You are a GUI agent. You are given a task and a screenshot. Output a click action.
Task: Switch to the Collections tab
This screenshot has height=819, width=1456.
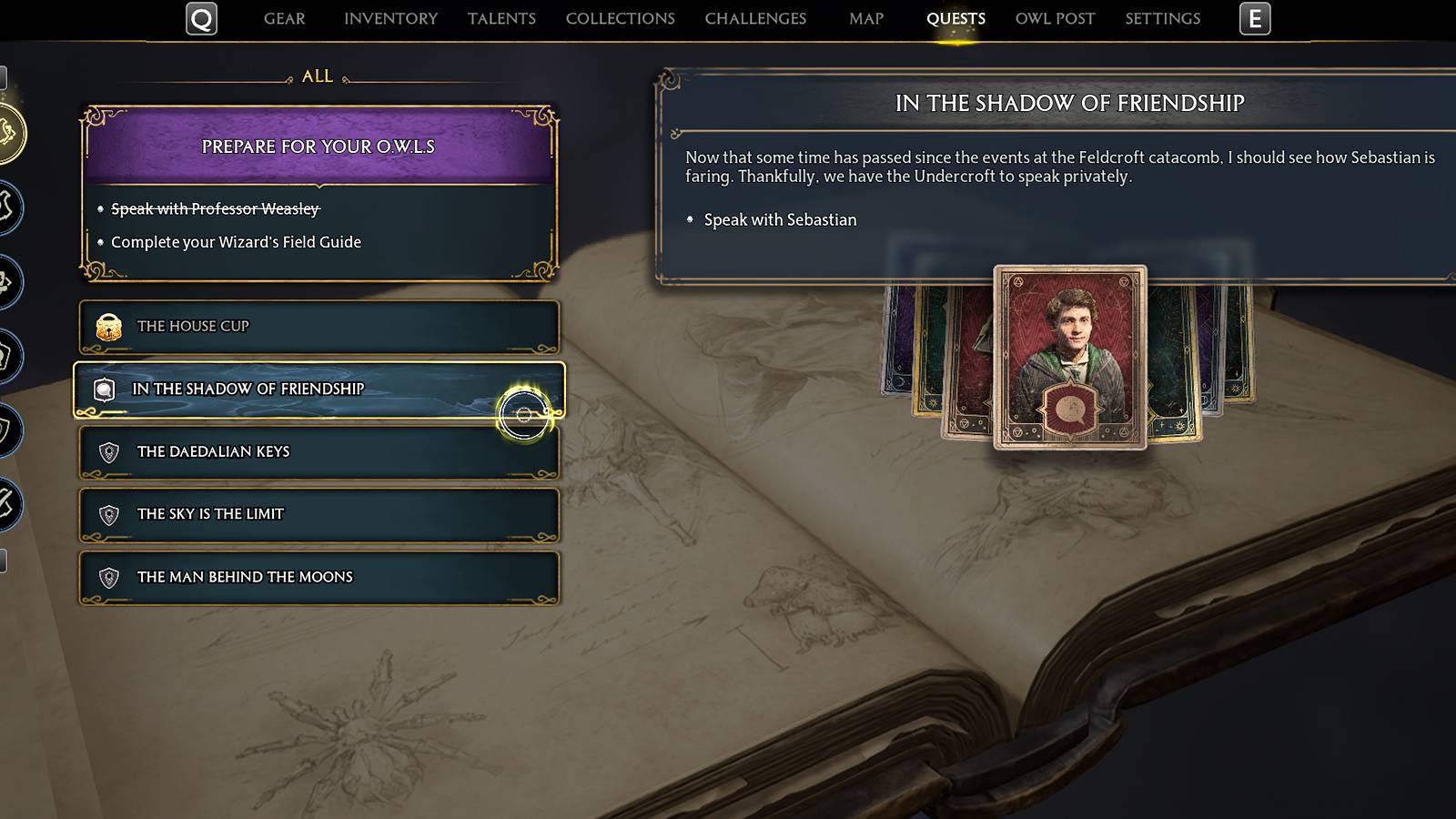pyautogui.click(x=619, y=17)
